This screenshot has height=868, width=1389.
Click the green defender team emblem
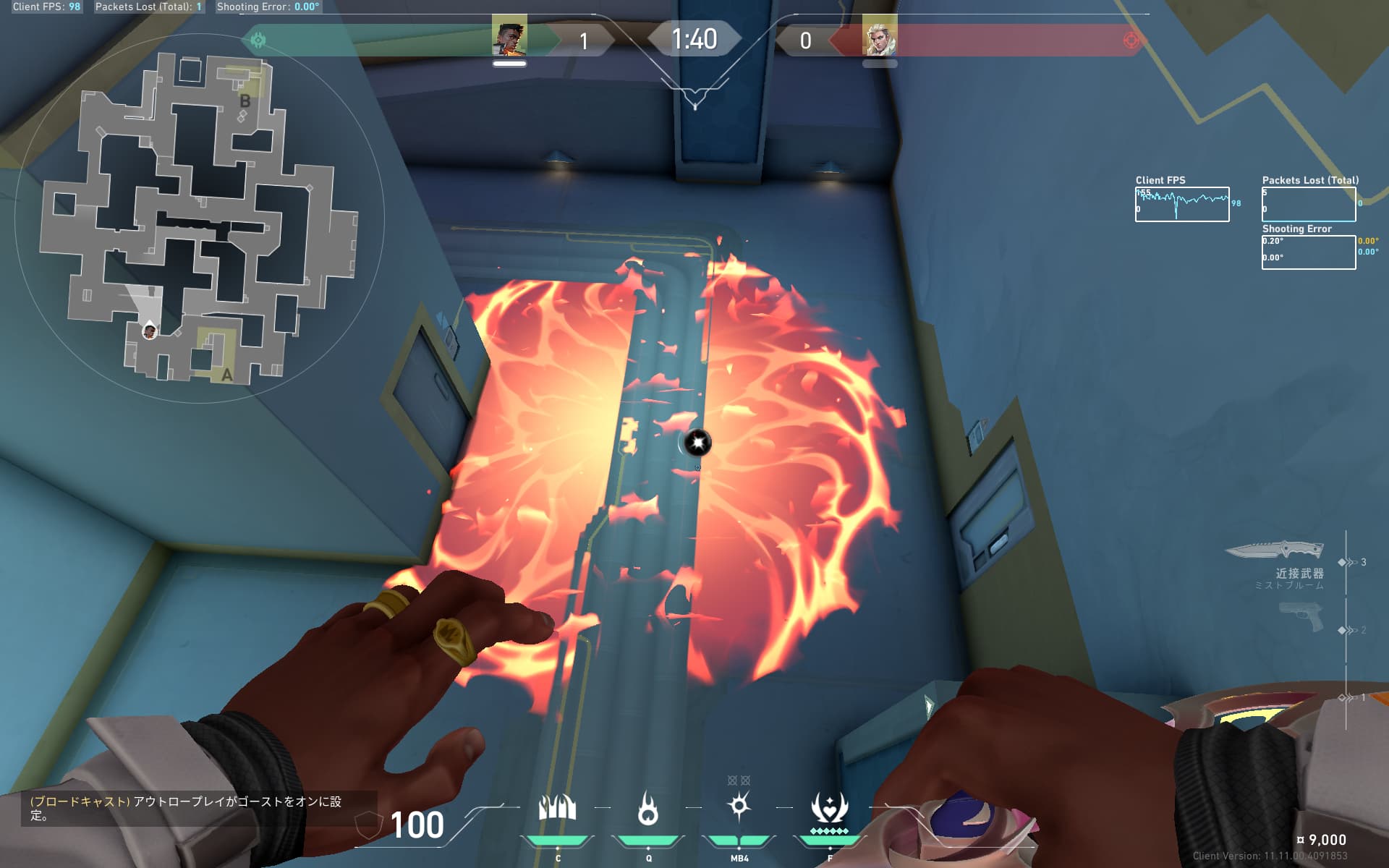[x=258, y=40]
